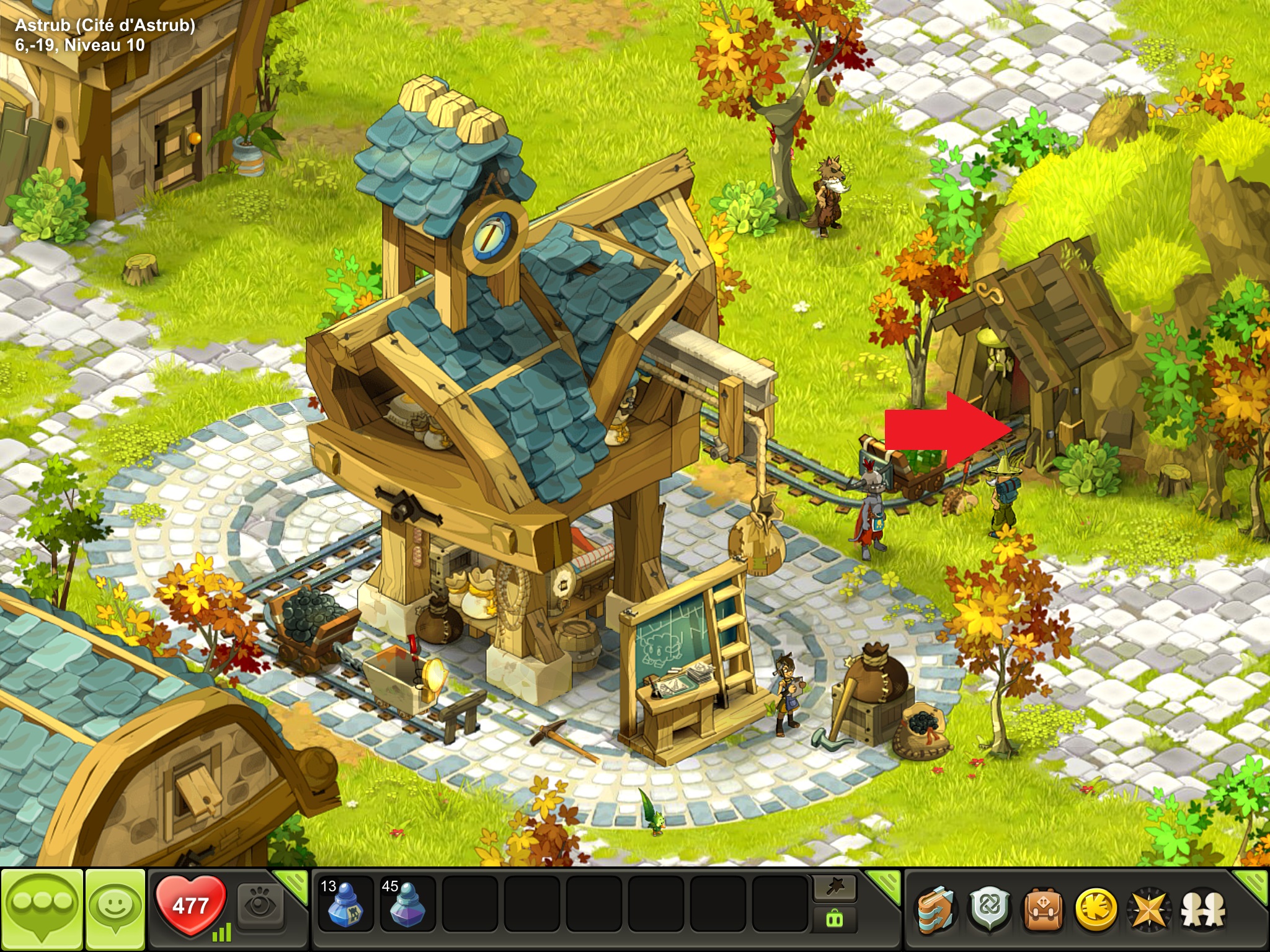Screen dimensions: 1270x952
Task: Open the gold kama coin shop
Action: [x=1095, y=910]
